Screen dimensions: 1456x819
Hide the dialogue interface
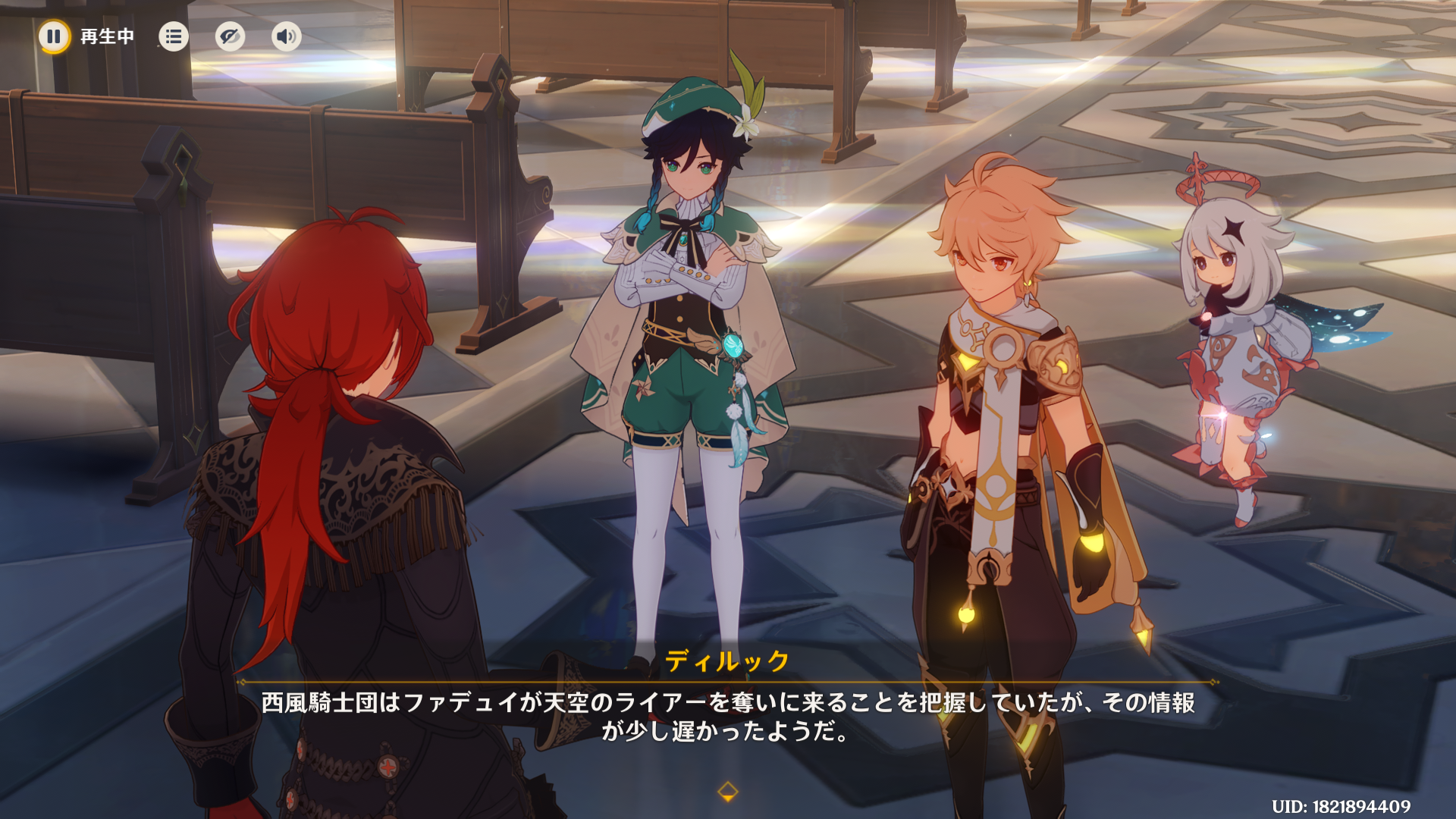(230, 36)
